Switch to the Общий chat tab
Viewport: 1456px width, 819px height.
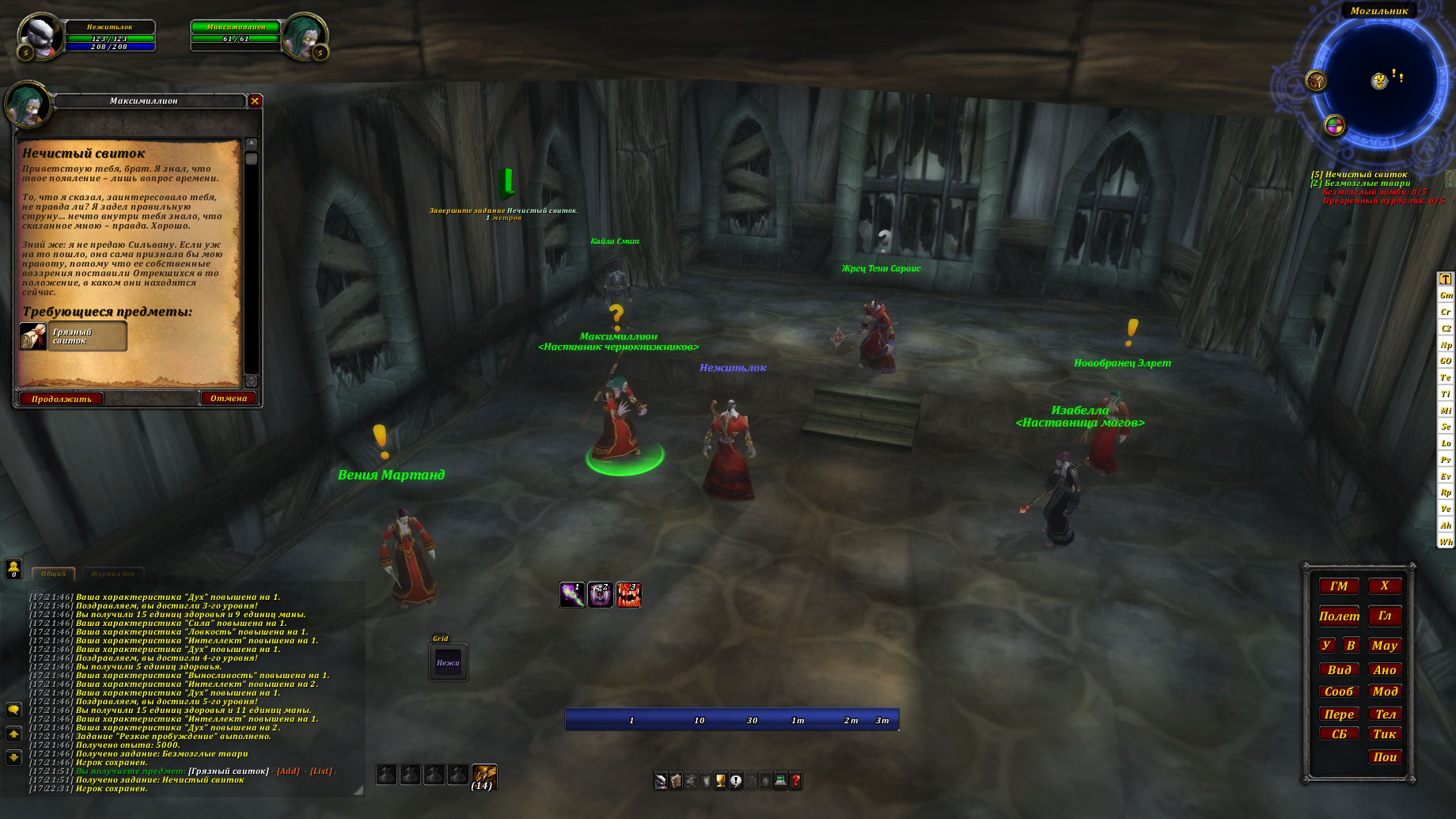coord(54,574)
